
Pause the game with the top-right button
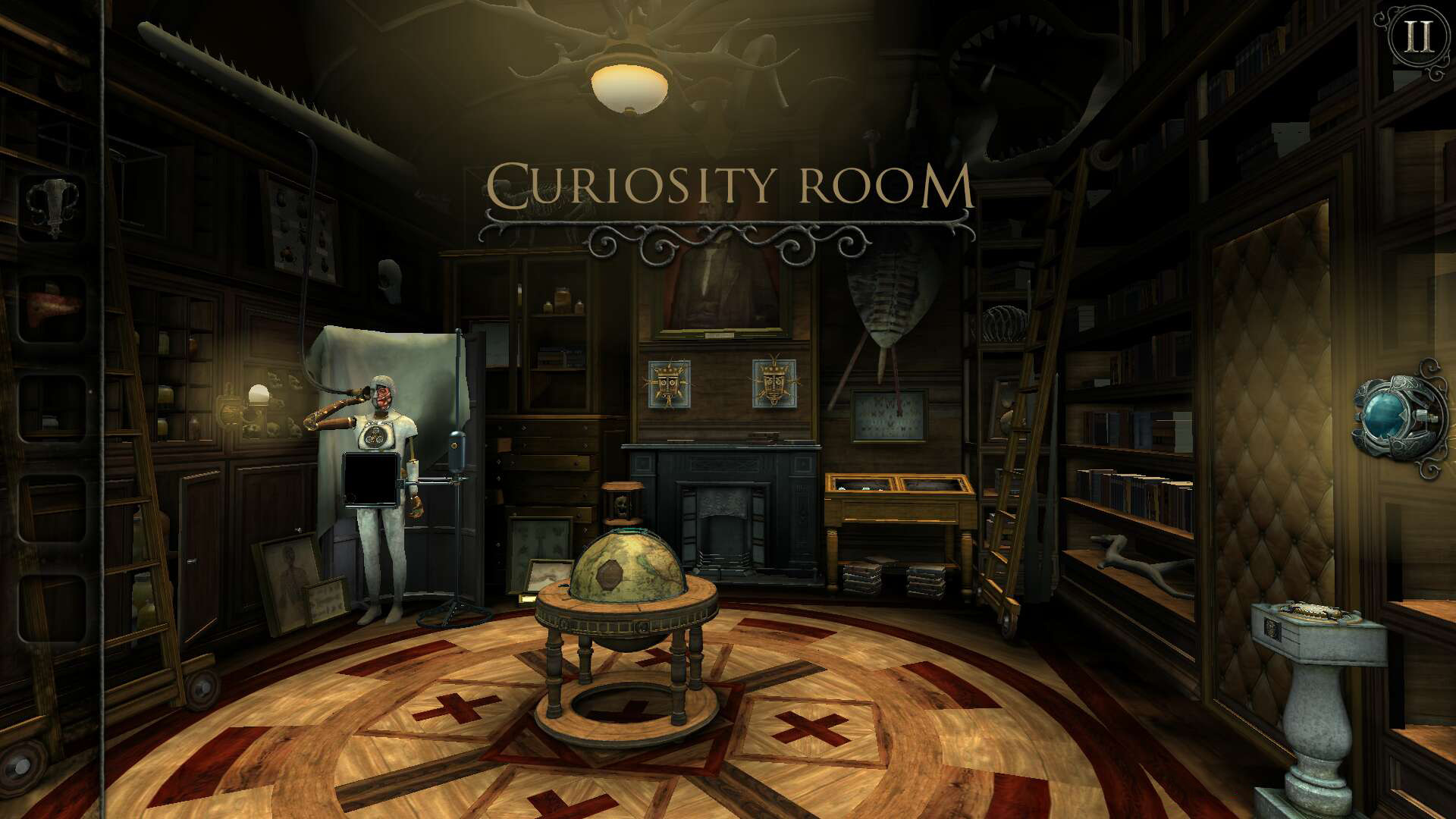[x=1417, y=36]
